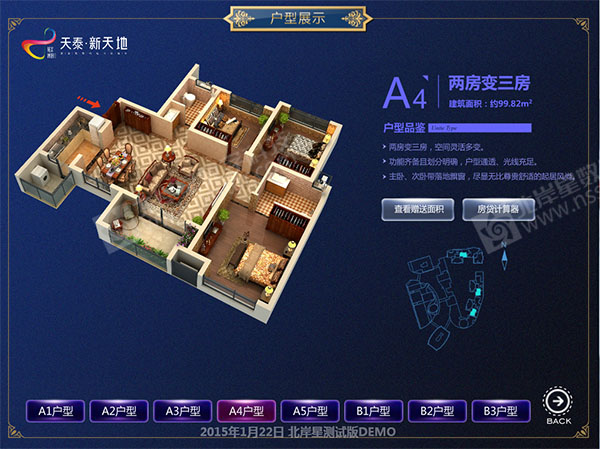600x449 pixels.
Task: Open the 房贷计算器 mortgage calculator
Action: pos(494,209)
